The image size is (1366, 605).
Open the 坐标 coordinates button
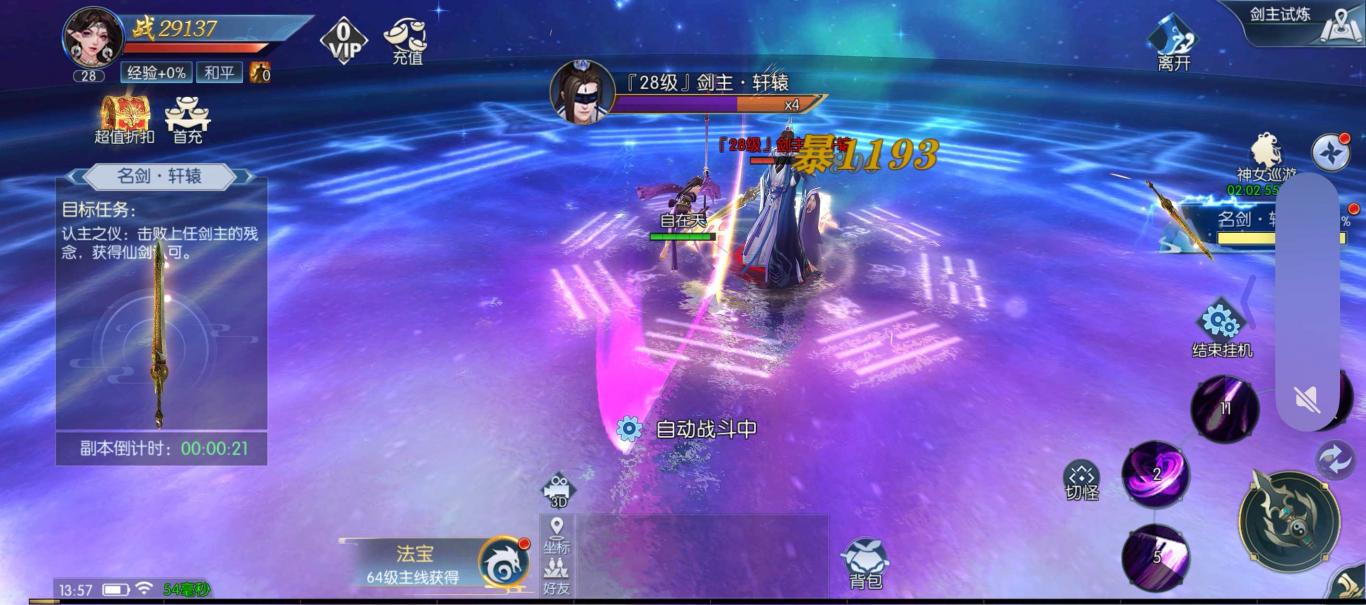click(557, 535)
